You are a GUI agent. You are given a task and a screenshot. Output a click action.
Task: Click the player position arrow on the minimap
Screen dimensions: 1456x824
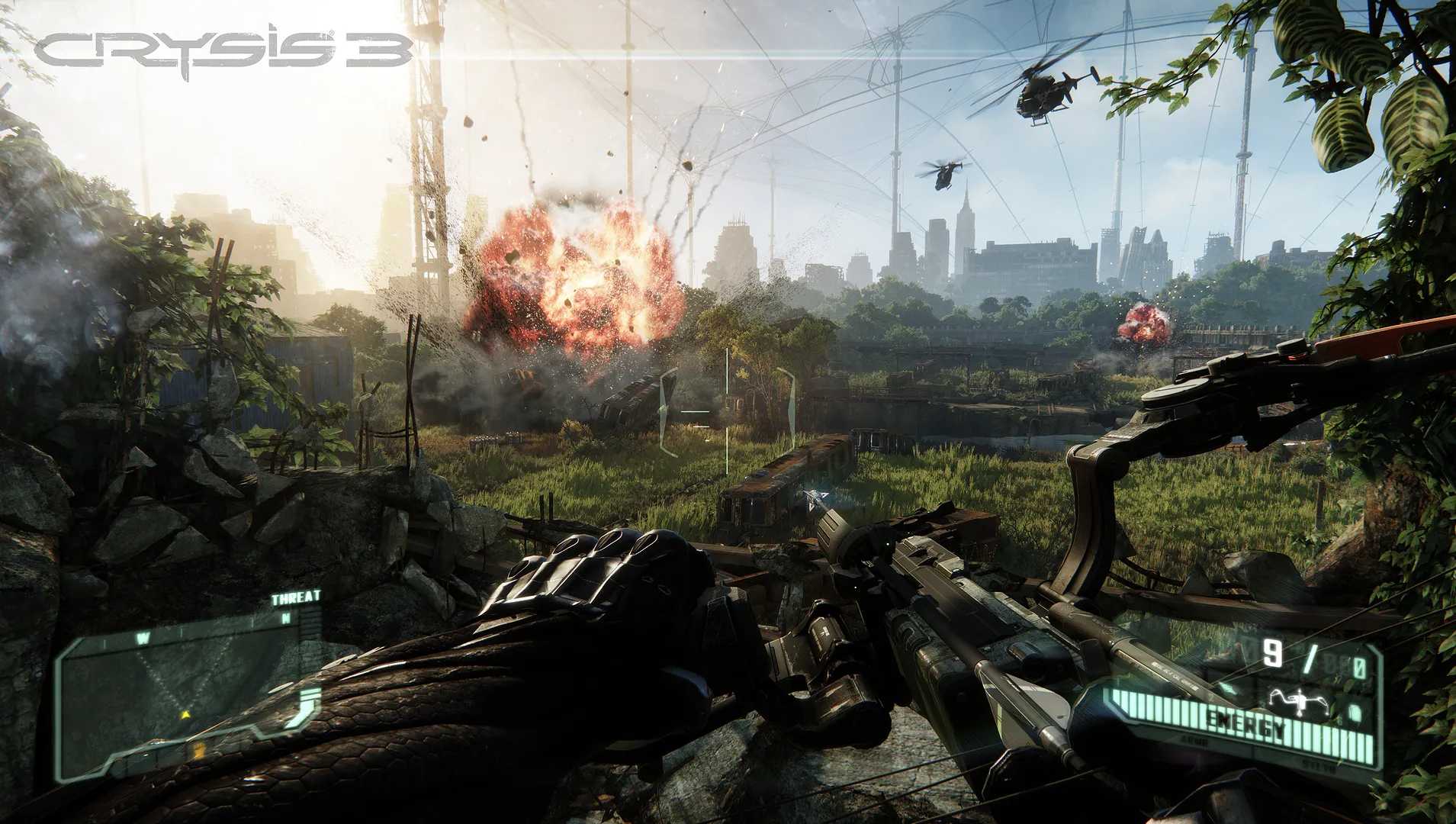coord(186,714)
